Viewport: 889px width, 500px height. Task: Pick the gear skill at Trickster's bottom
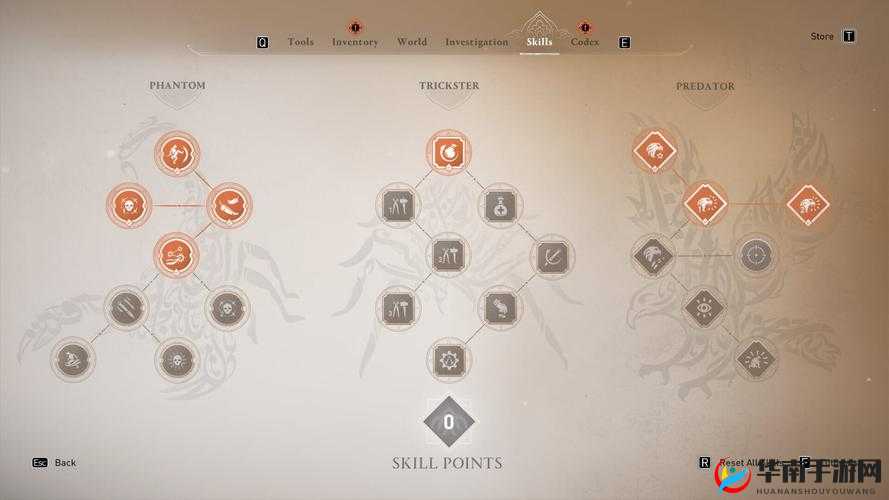[448, 359]
